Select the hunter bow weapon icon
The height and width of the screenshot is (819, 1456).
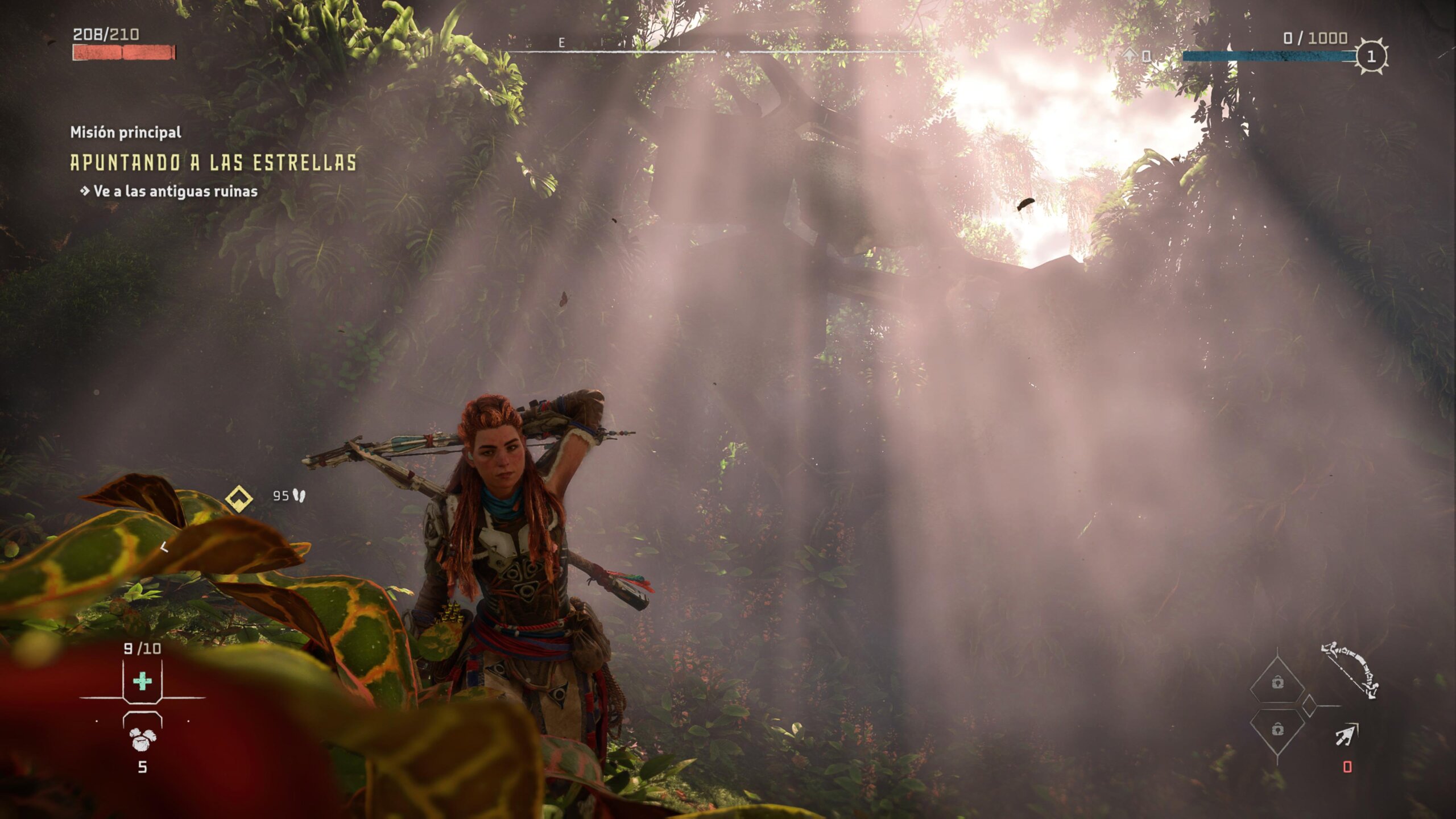click(x=1350, y=669)
